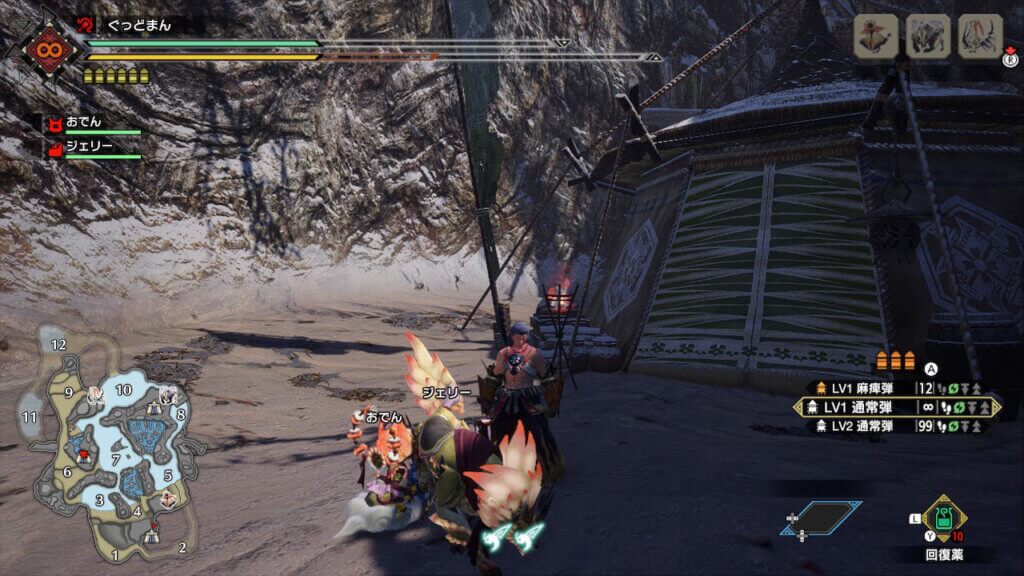This screenshot has width=1024, height=576.
Task: Click the blue action bar panel
Action: pyautogui.click(x=823, y=518)
